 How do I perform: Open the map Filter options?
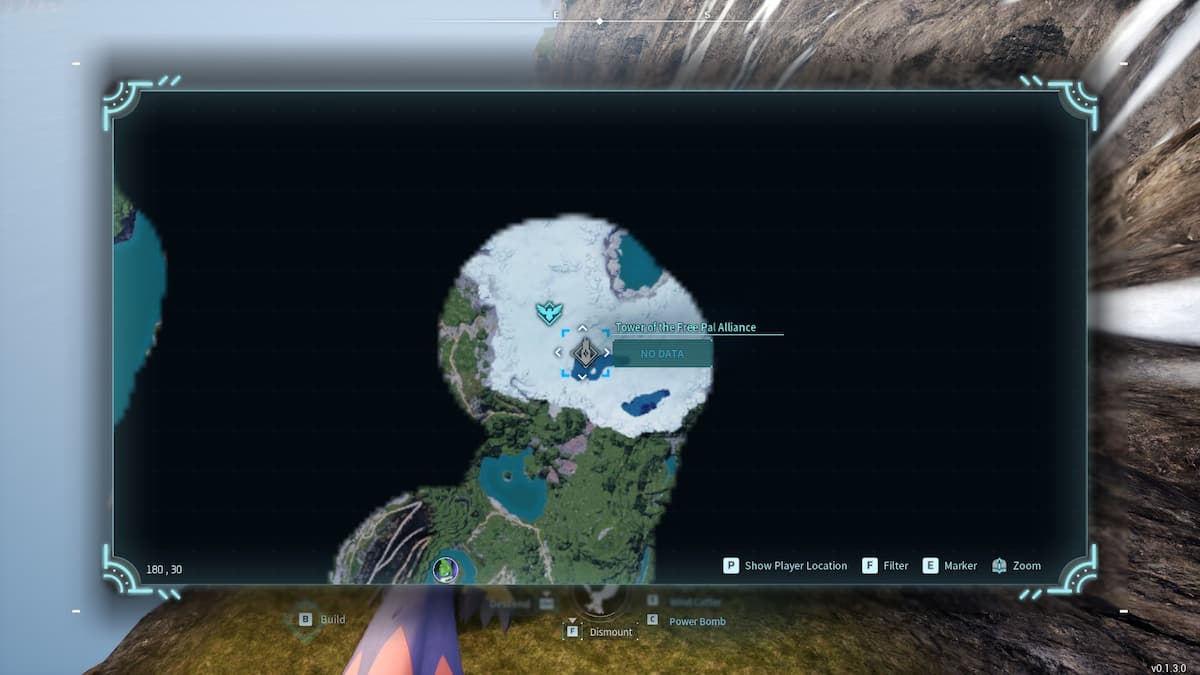885,566
